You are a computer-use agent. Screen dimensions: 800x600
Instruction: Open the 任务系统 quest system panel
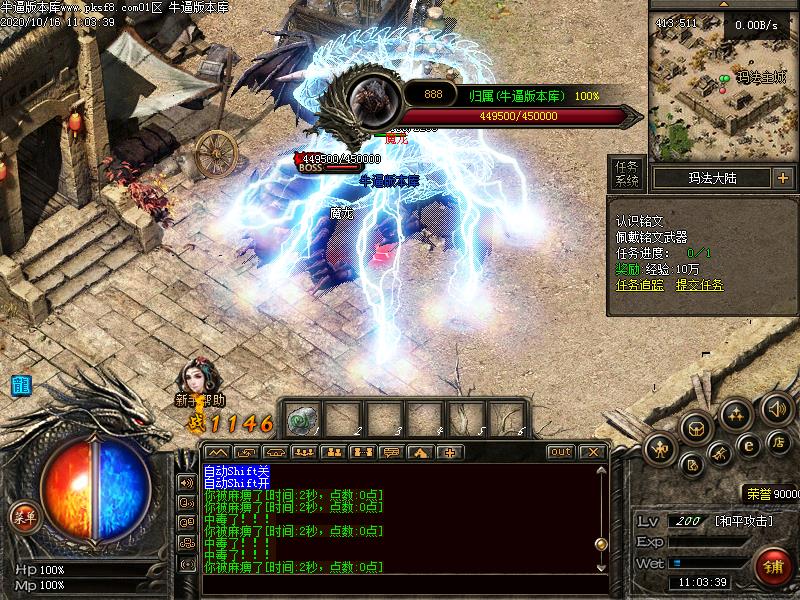(627, 173)
